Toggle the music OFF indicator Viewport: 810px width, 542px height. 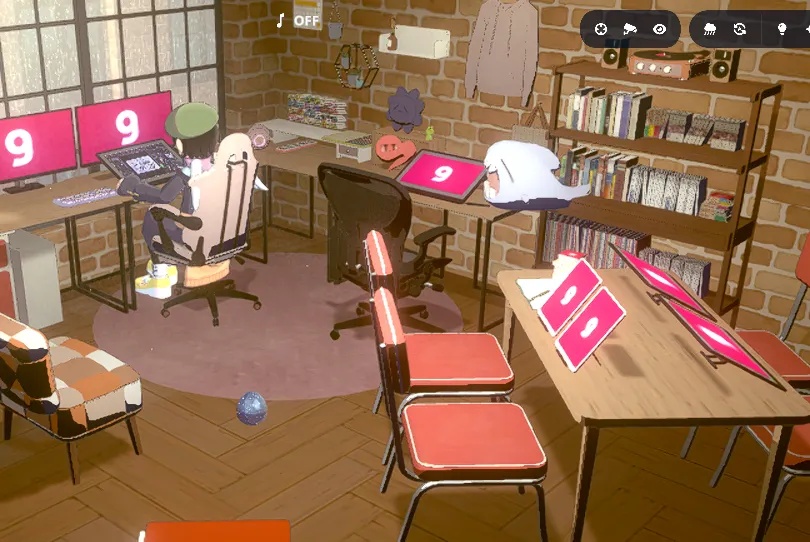(298, 20)
